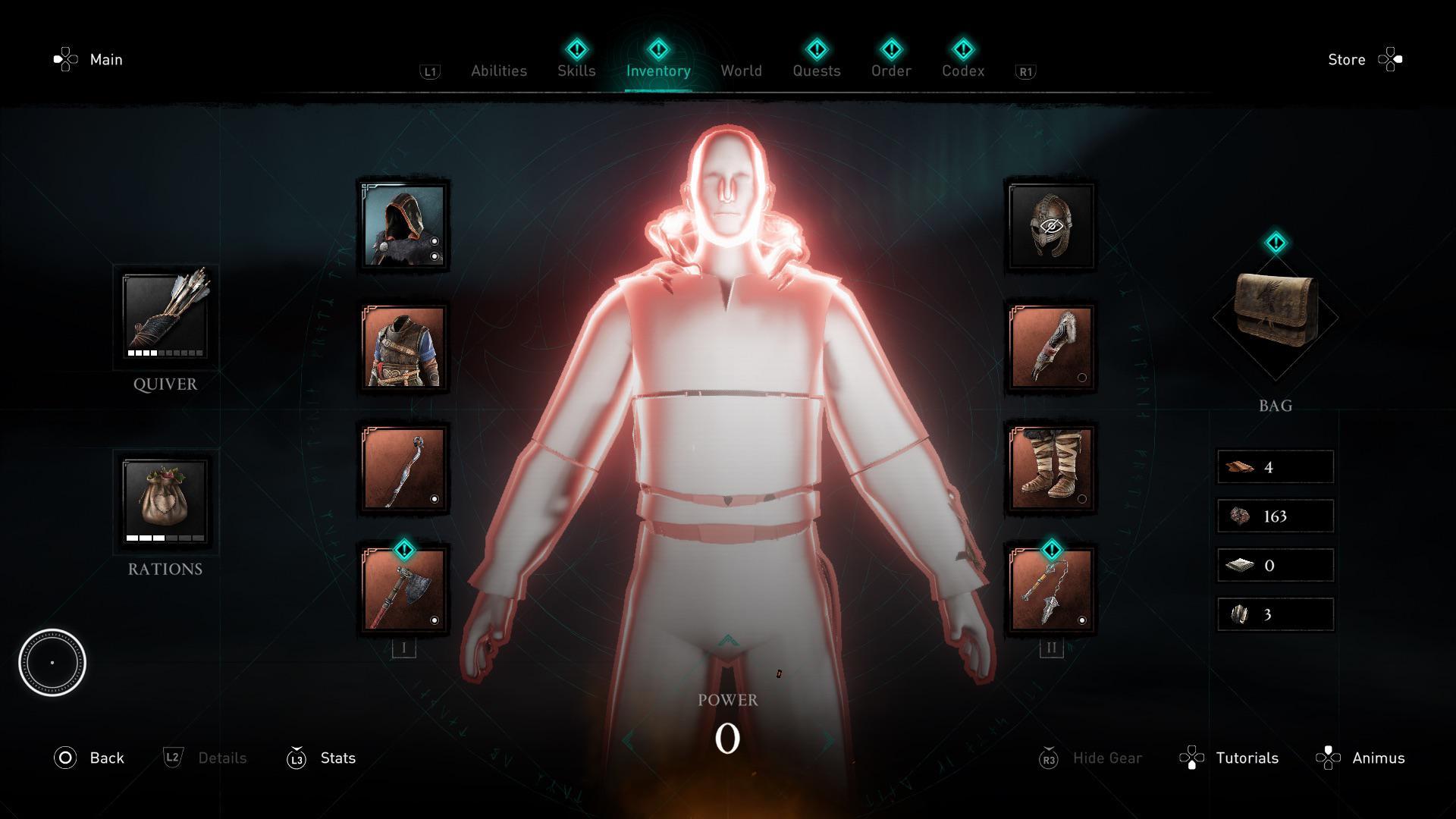This screenshot has width=1456, height=819.
Task: Go to the World tab
Action: 741,71
